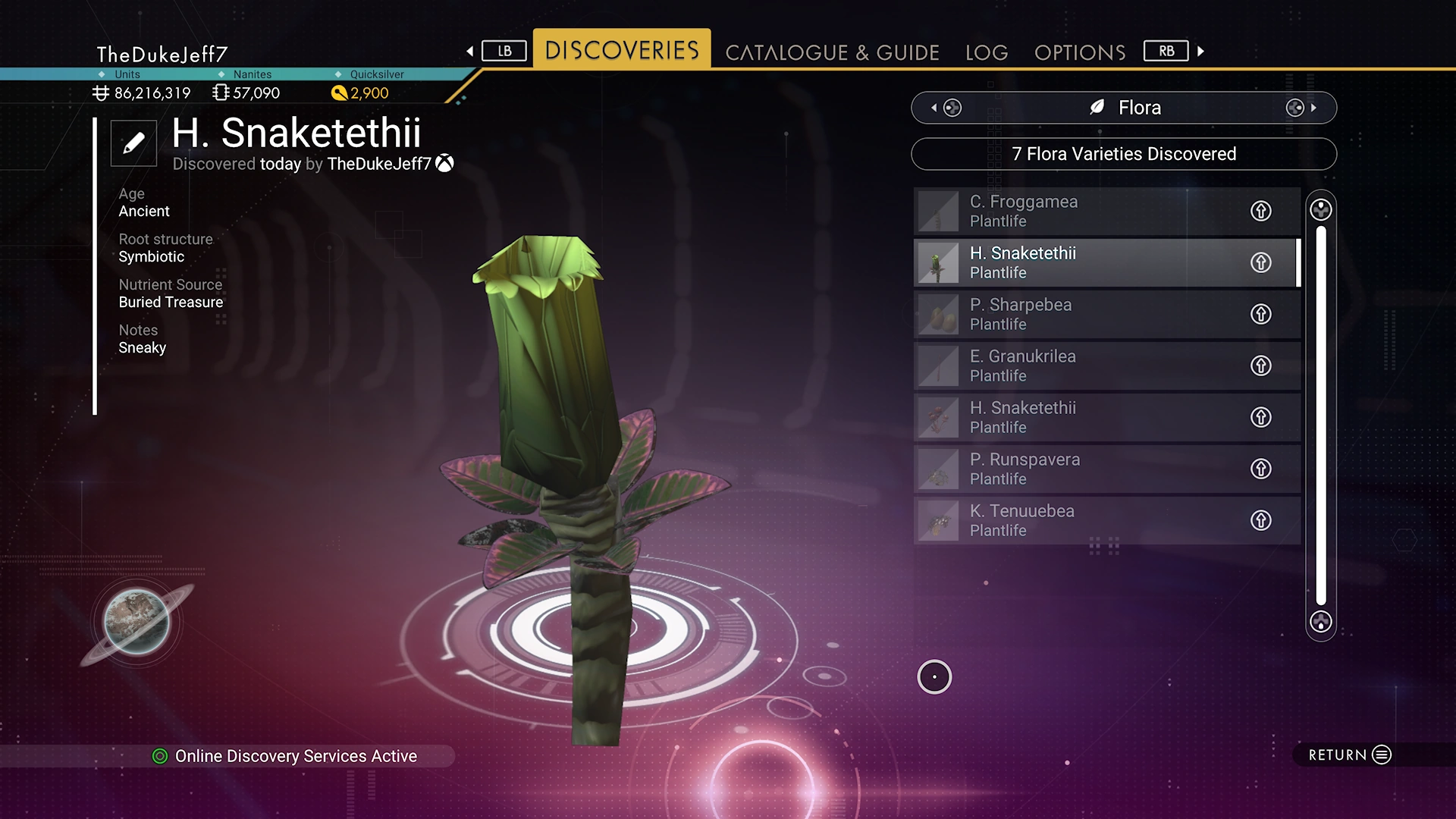
Task: Select the Discoveries tab
Action: coord(622,50)
